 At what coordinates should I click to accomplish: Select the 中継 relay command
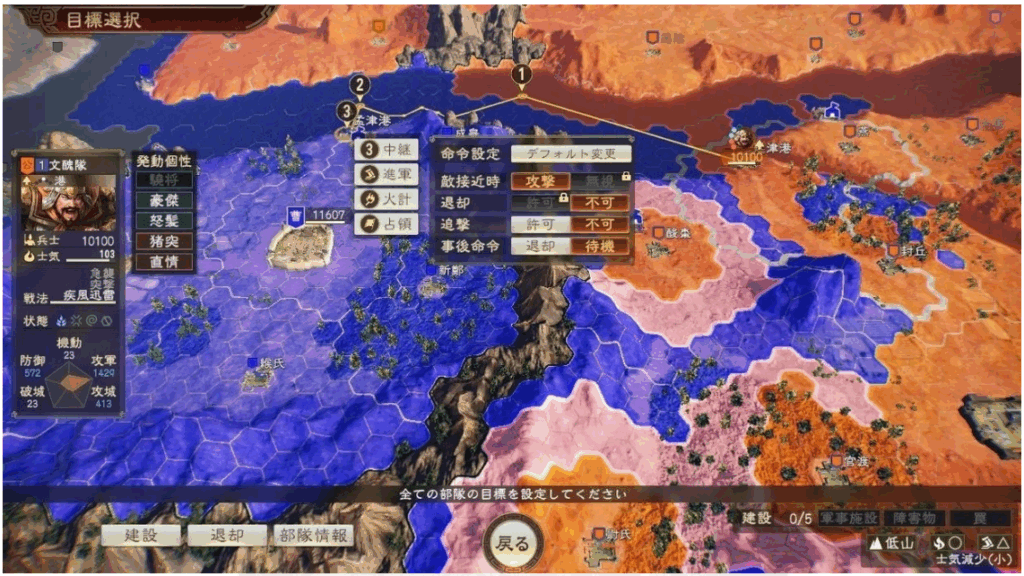(385, 150)
